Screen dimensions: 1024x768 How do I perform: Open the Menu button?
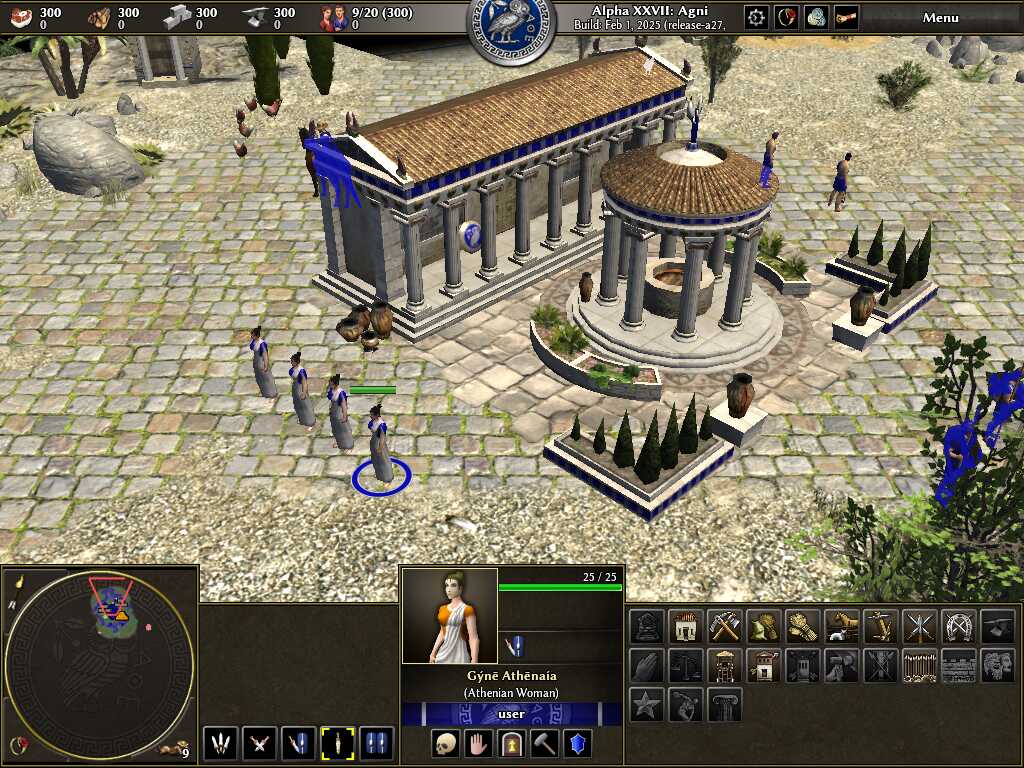click(x=940, y=17)
